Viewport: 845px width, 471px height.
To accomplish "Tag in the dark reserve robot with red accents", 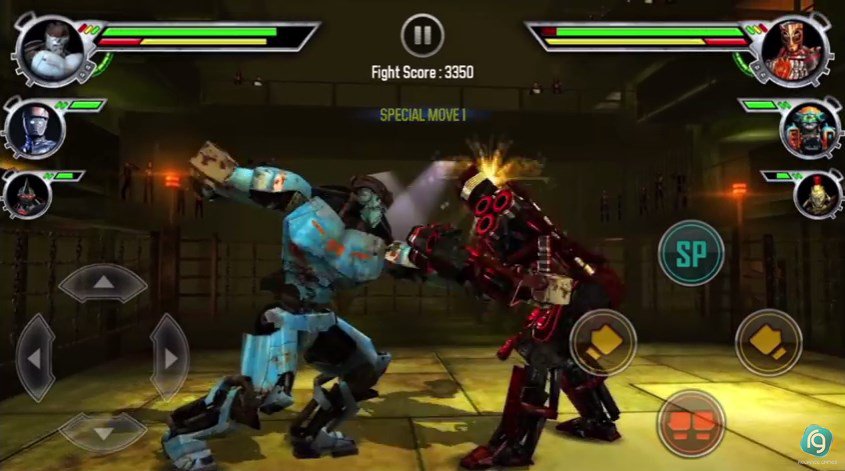I will pyautogui.click(x=25, y=194).
